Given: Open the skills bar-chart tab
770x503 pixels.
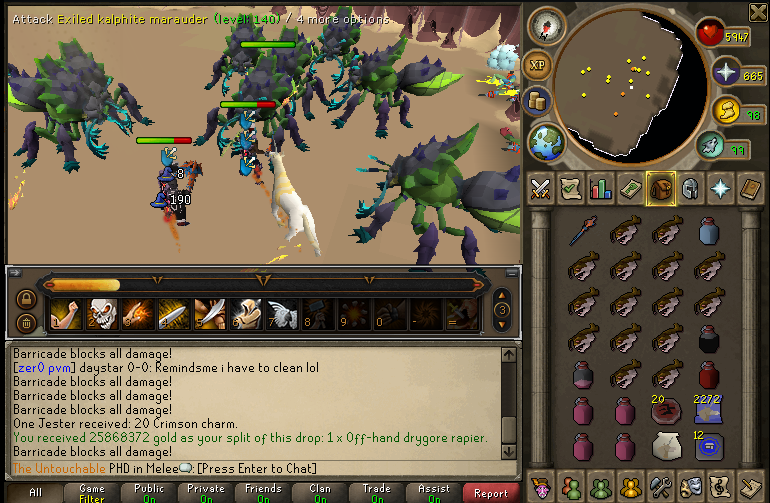Looking at the screenshot, I should click(x=601, y=188).
